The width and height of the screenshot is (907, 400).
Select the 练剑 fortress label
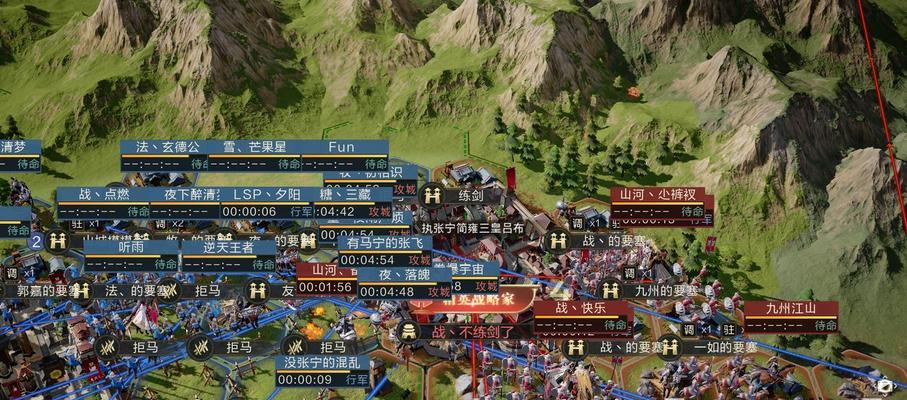tap(469, 196)
